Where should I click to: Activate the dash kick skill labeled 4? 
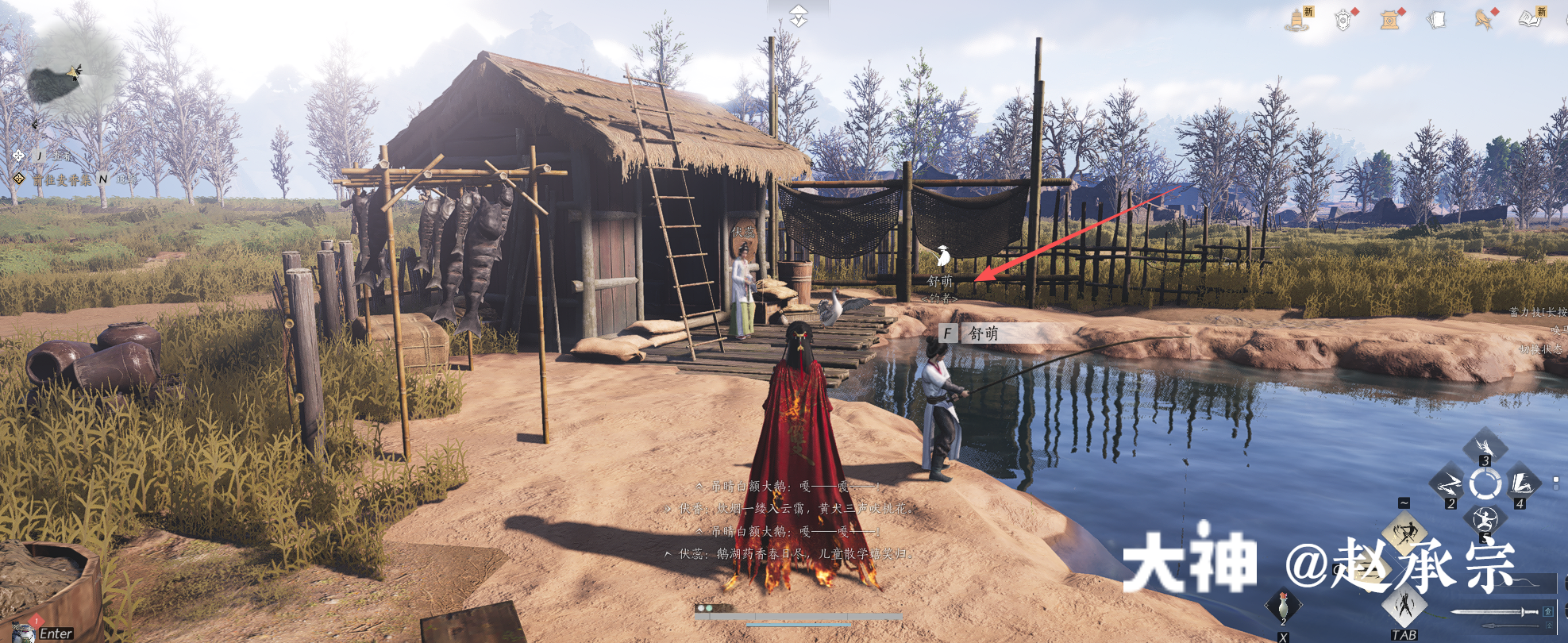1521,483
